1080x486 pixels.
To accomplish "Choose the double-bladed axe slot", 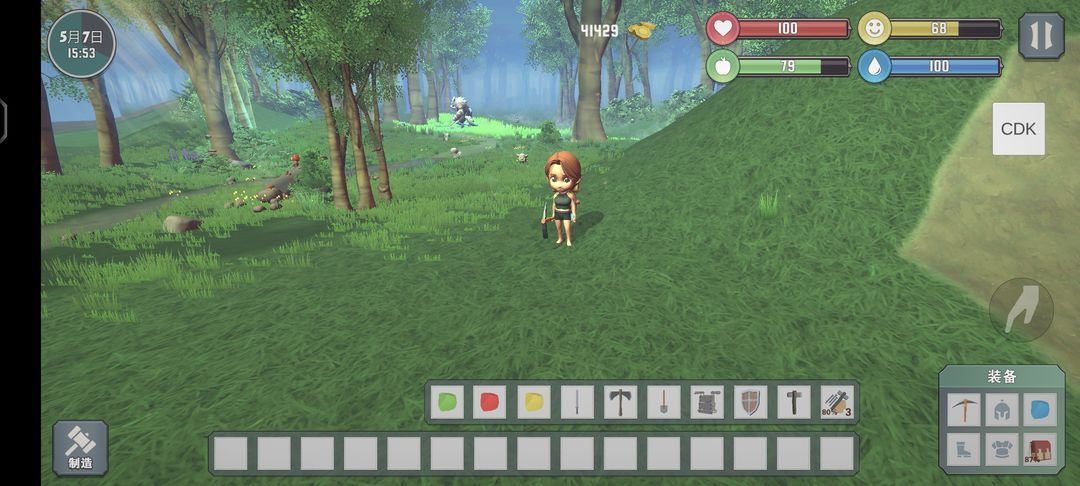I will pyautogui.click(x=620, y=402).
